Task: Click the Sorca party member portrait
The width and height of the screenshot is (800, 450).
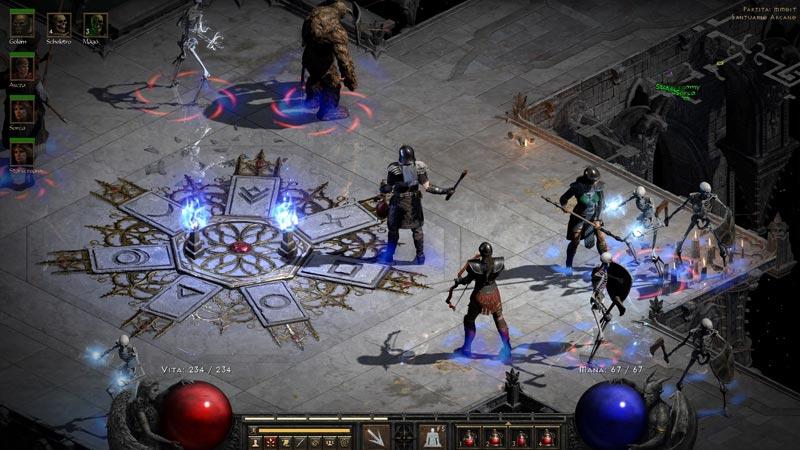Action: (22, 110)
